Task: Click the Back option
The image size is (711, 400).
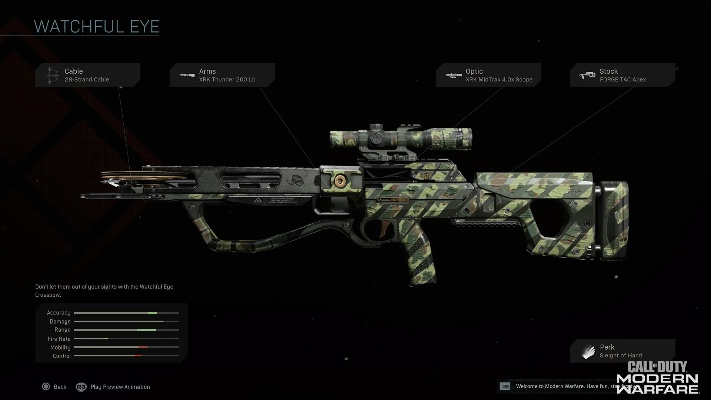Action: click(x=54, y=385)
